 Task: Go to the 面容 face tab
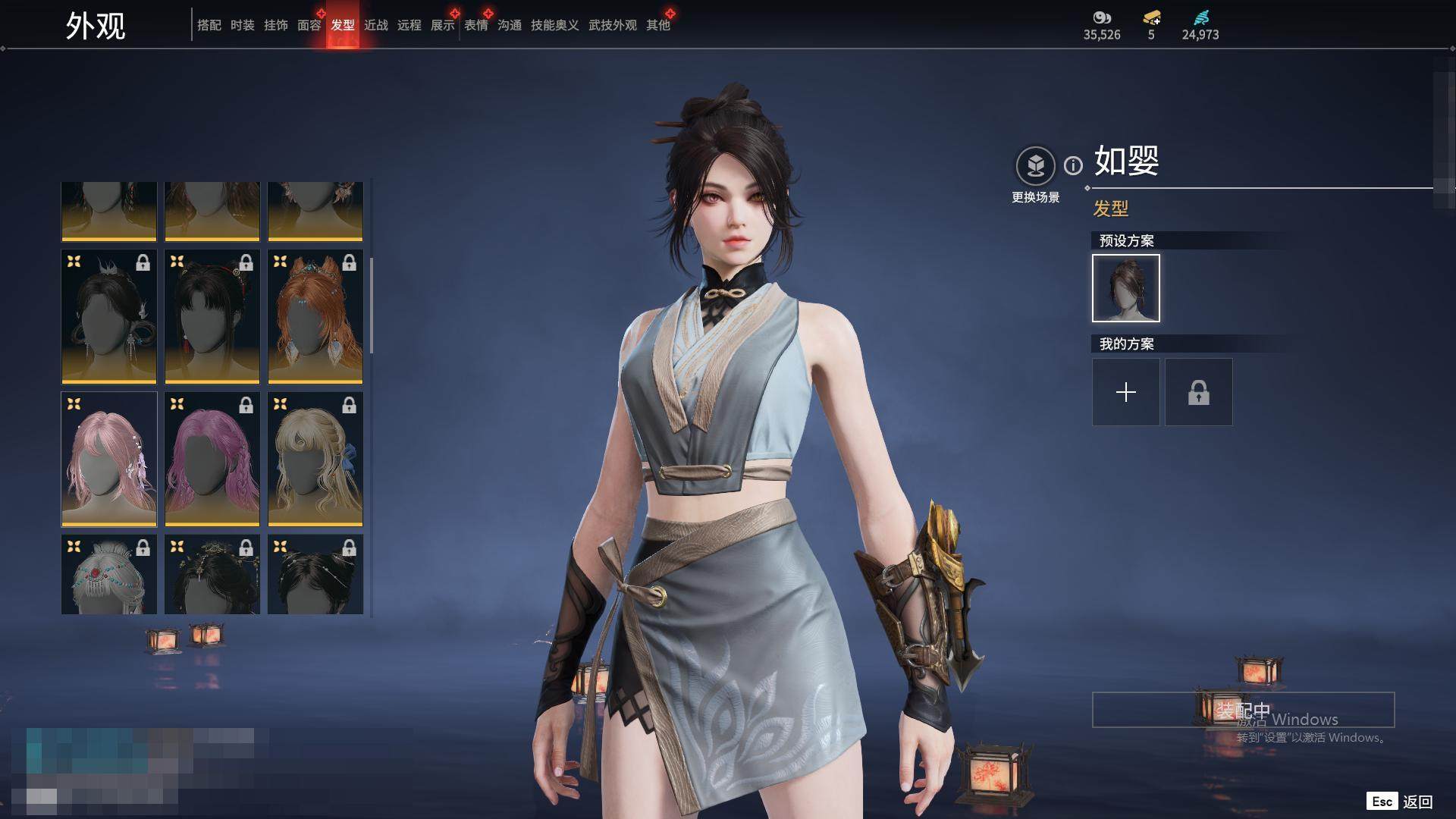pos(309,25)
